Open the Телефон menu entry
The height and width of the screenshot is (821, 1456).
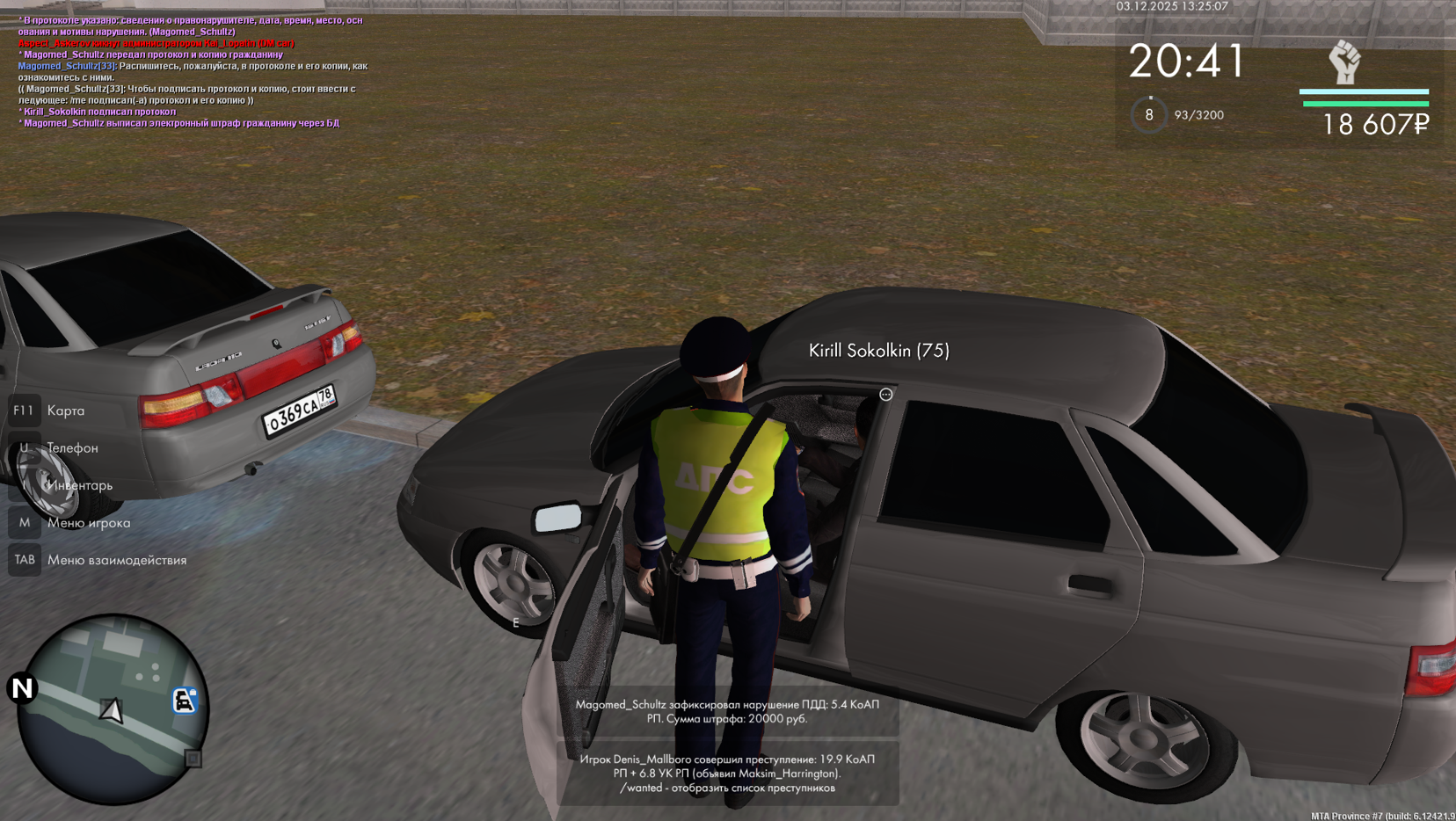pos(72,448)
